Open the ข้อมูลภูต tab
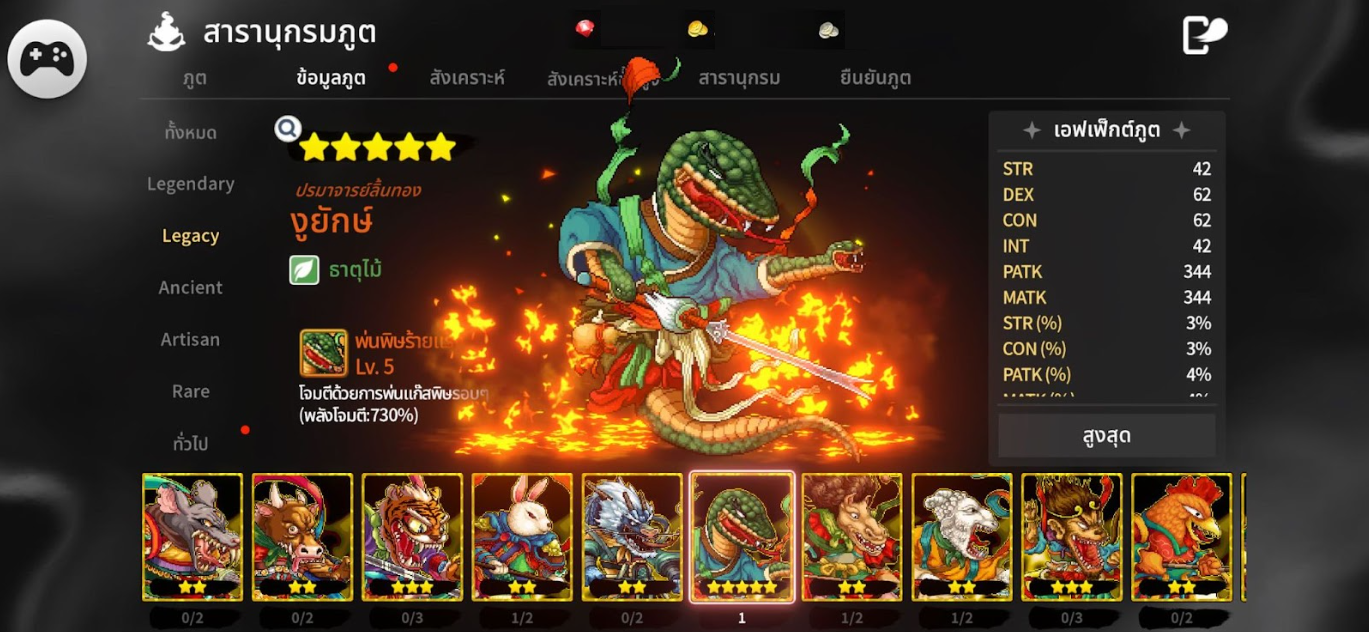This screenshot has height=632, width=1369. click(x=331, y=78)
